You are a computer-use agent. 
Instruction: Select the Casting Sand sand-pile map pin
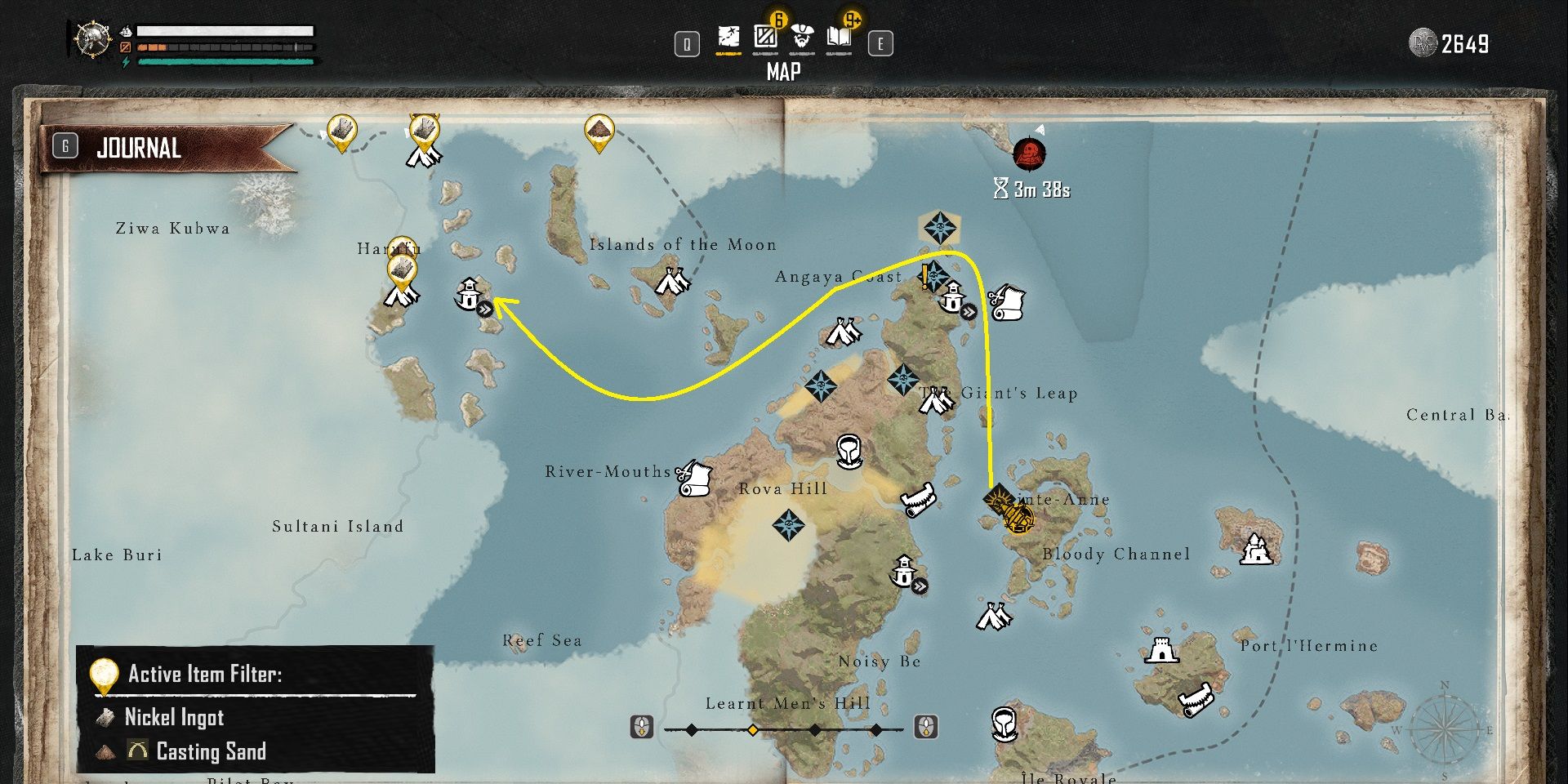[599, 131]
